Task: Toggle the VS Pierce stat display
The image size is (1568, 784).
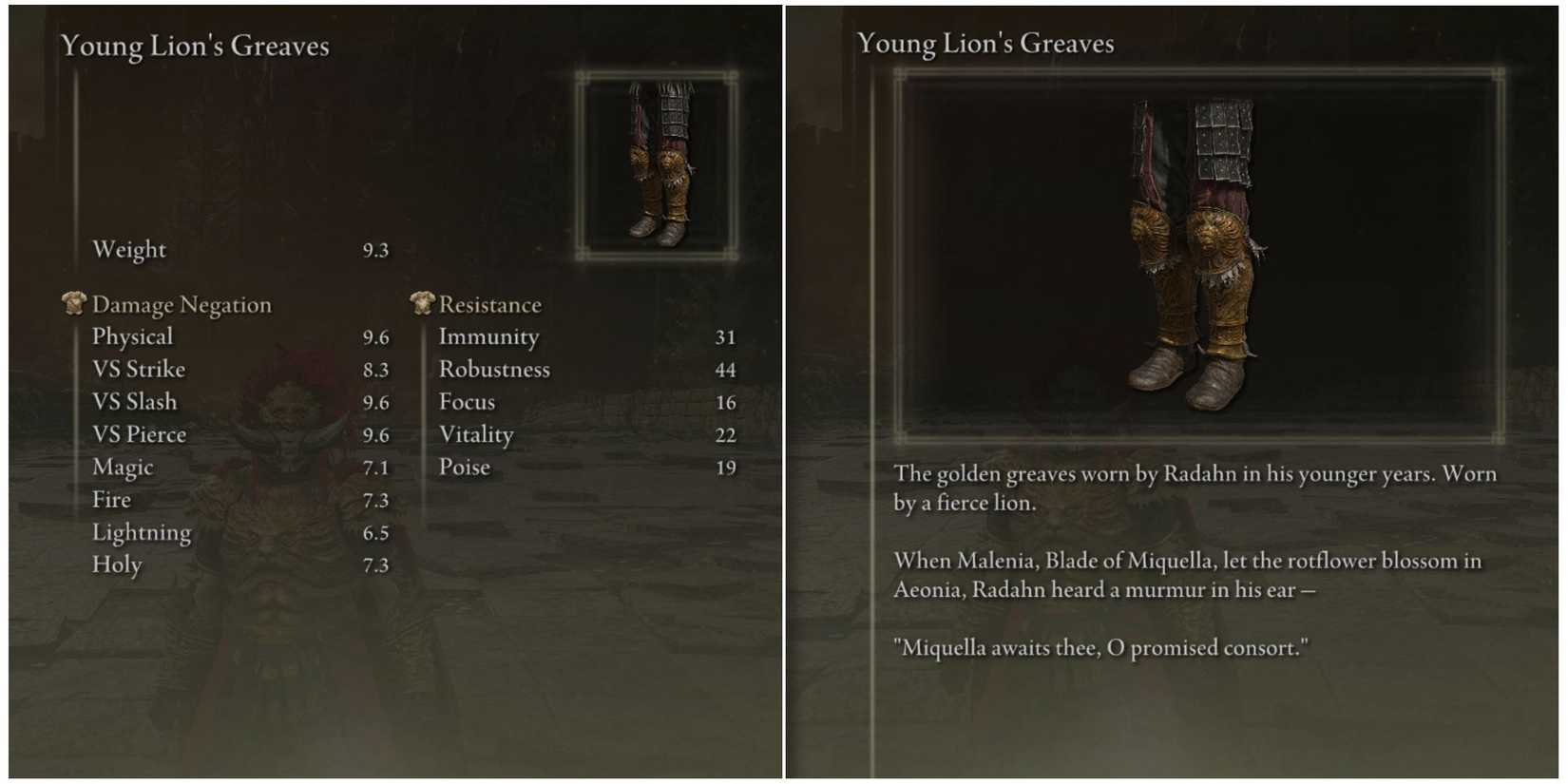Action: tap(139, 434)
